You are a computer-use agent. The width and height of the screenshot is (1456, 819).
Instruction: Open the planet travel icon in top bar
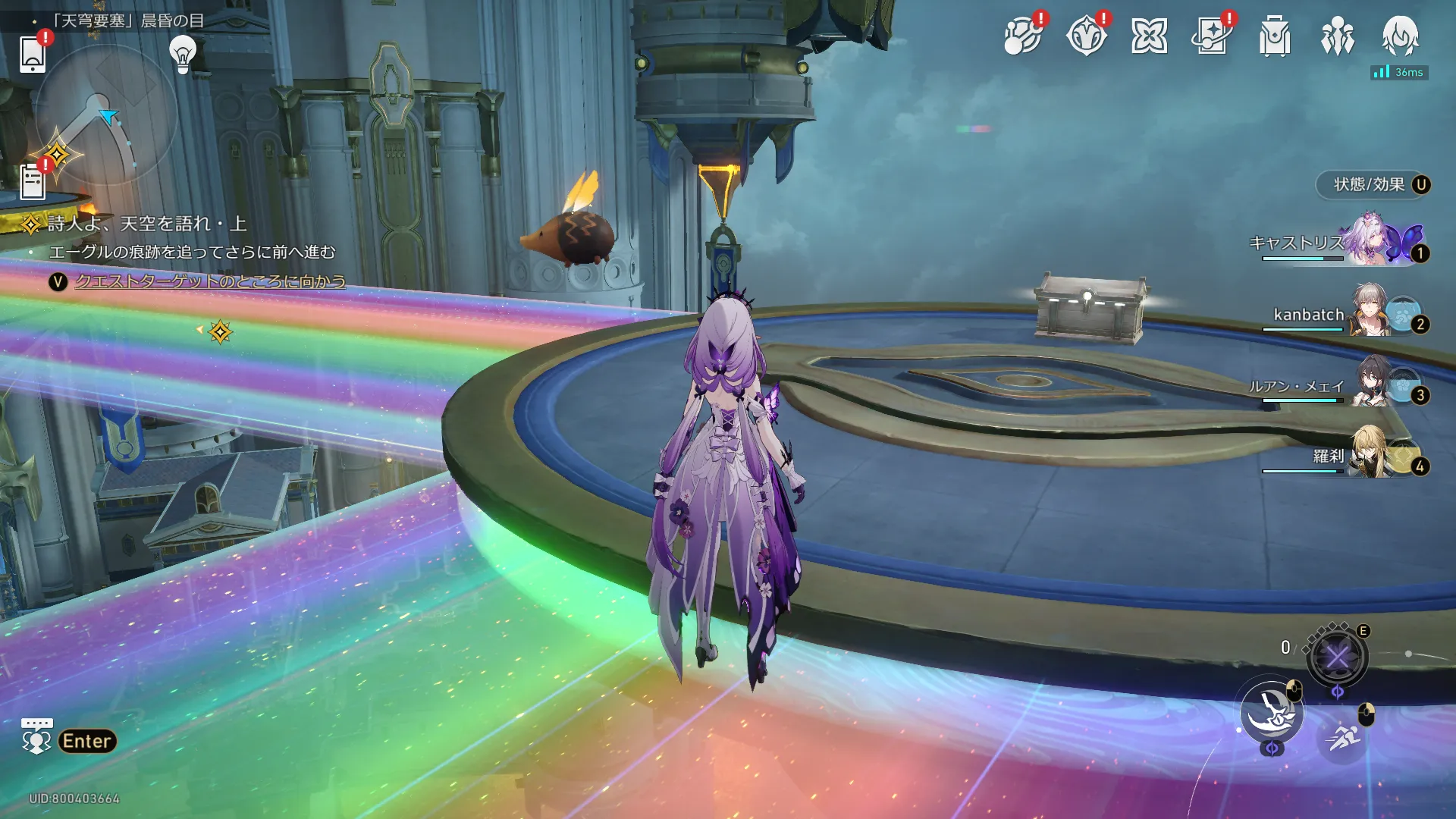click(x=1022, y=36)
